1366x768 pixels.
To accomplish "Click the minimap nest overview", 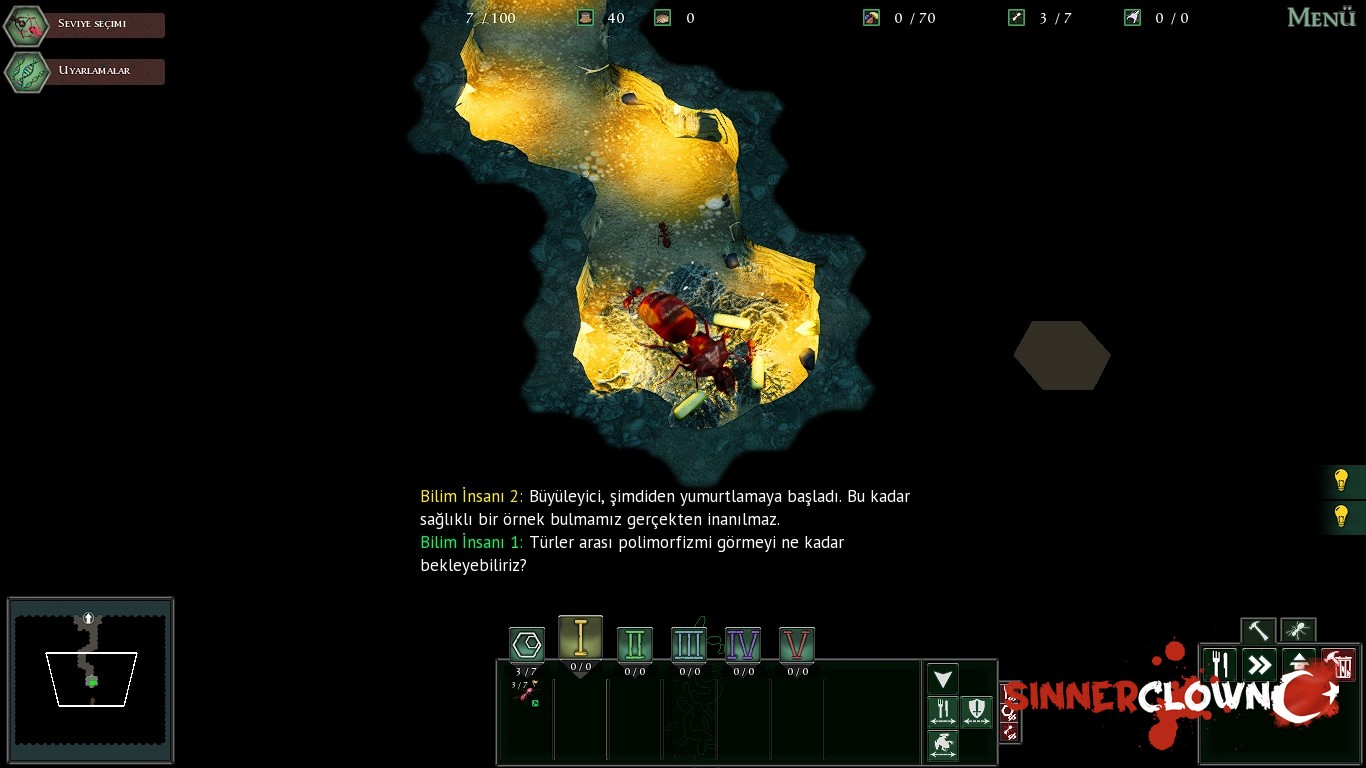I will click(90, 680).
